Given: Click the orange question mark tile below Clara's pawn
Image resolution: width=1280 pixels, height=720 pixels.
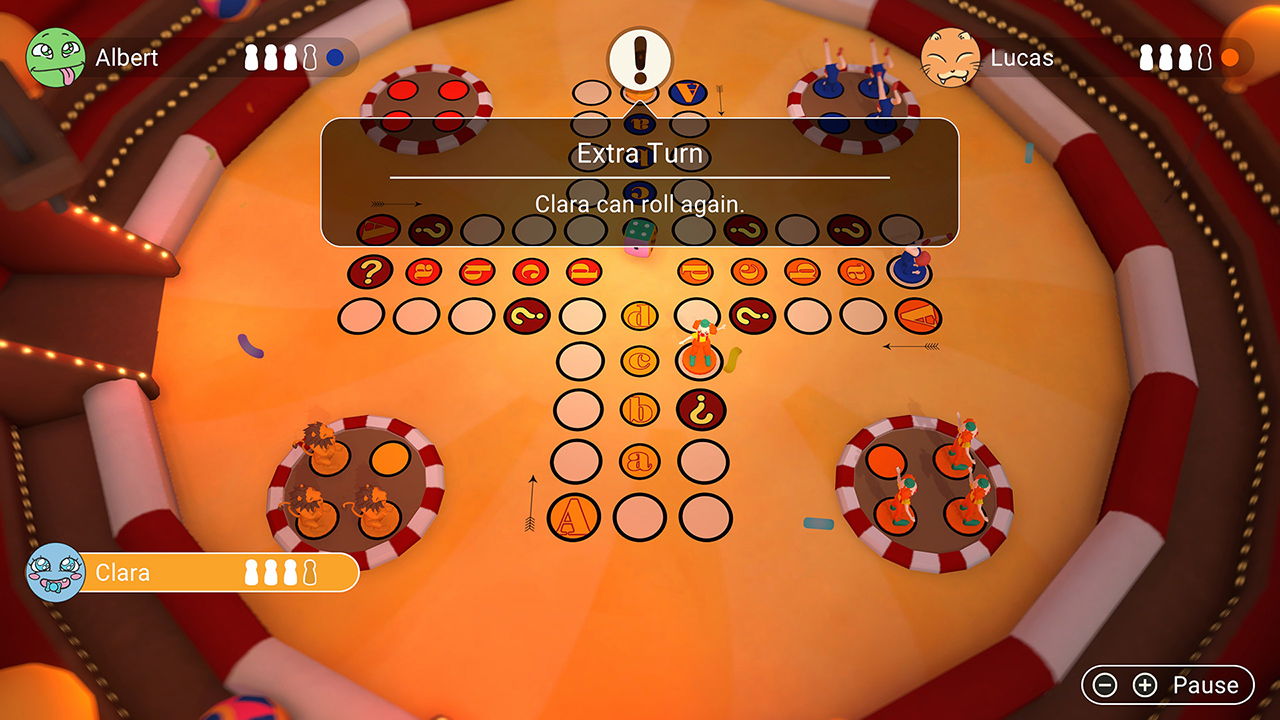Looking at the screenshot, I should point(700,408).
